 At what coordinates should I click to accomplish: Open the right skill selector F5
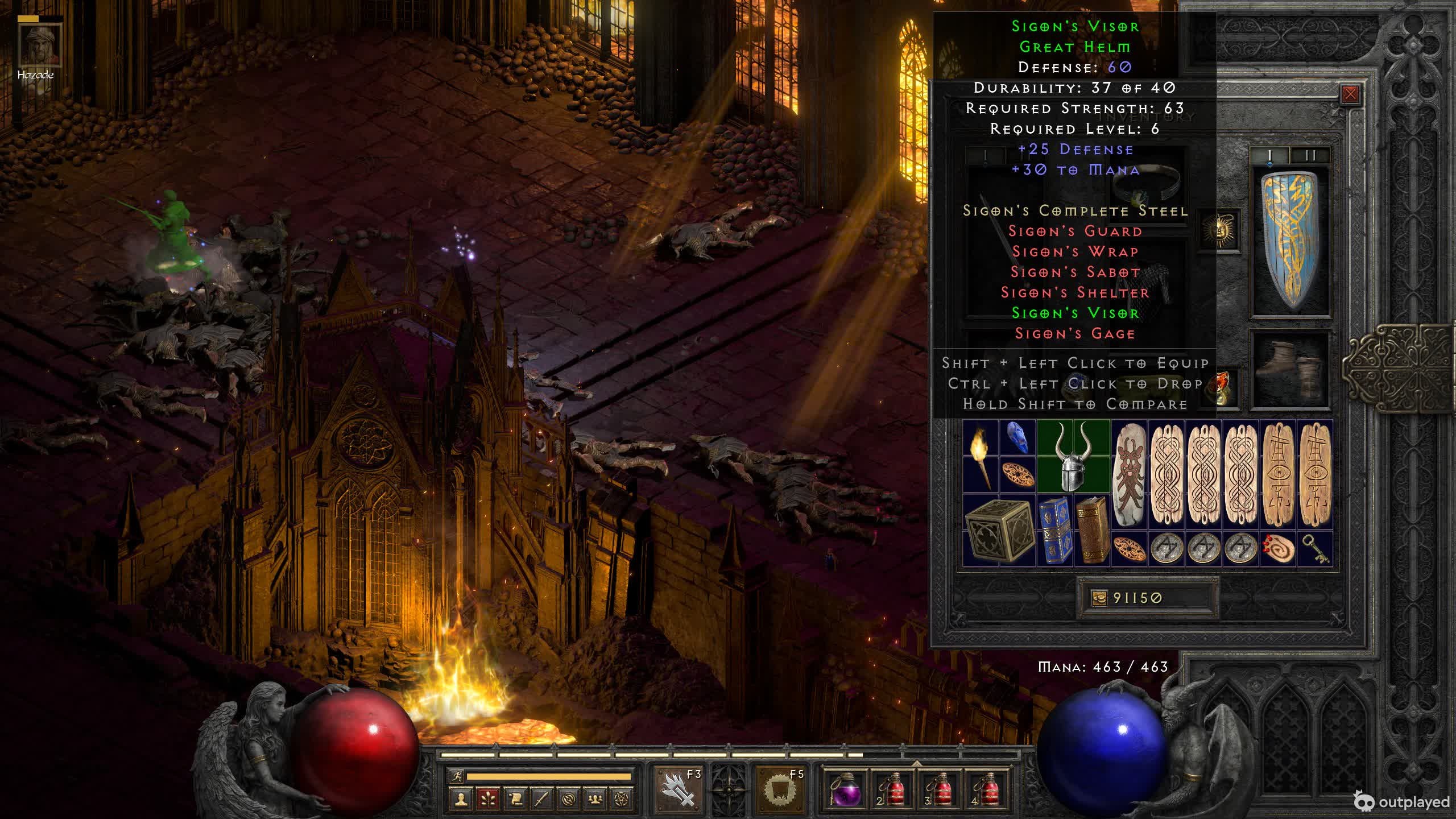[x=781, y=789]
